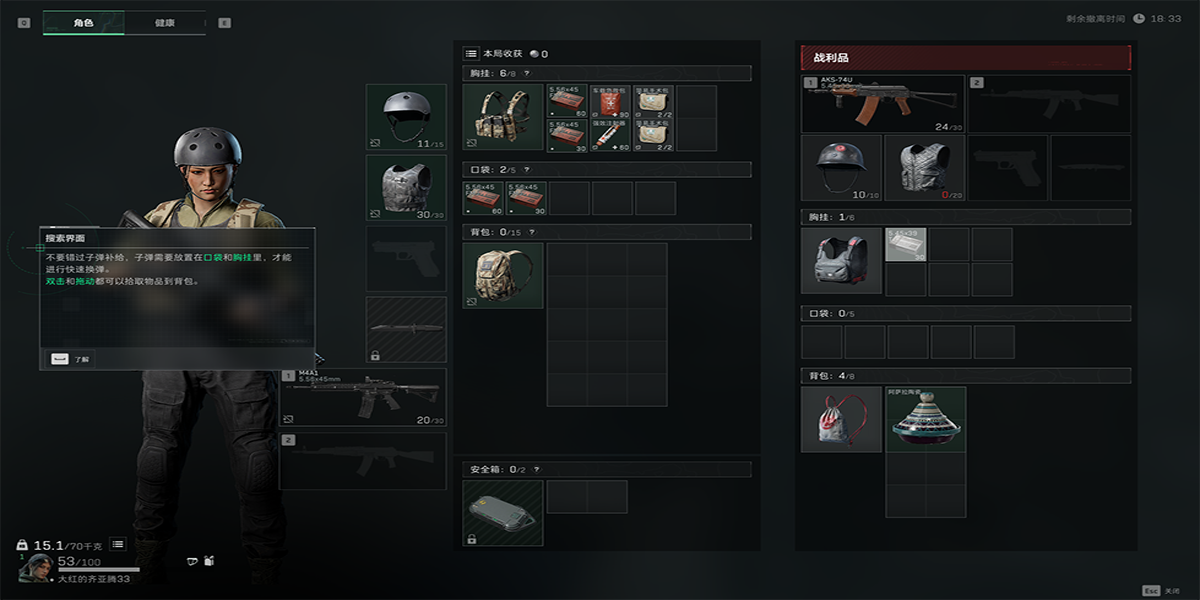
Task: Open the list icon beside 本局收获
Action: click(x=471, y=54)
